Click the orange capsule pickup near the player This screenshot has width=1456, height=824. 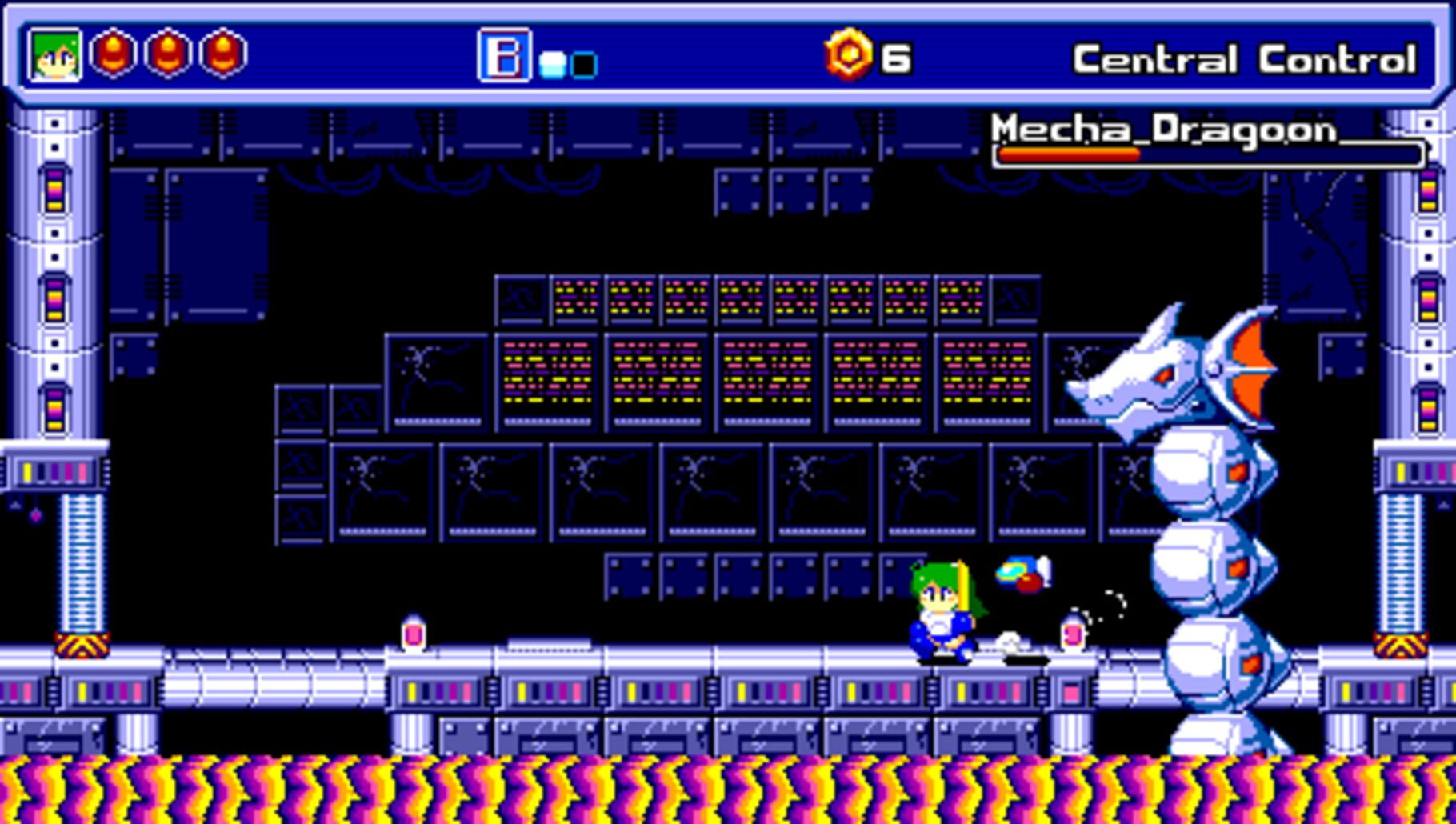click(1072, 634)
